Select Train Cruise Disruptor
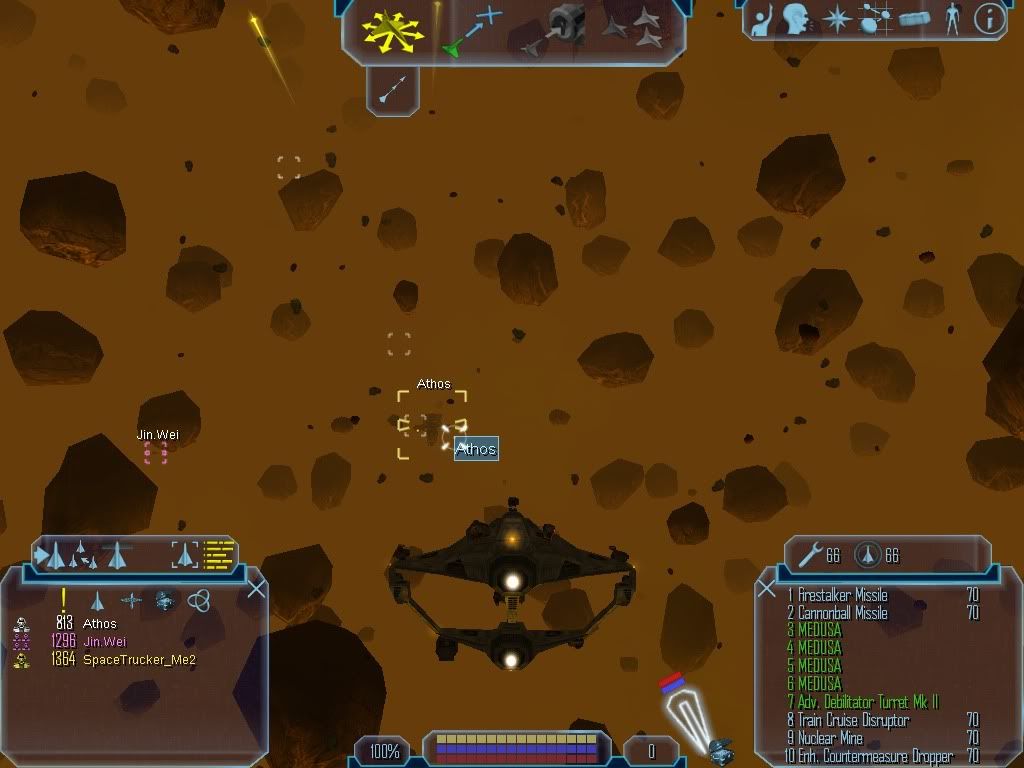This screenshot has height=768, width=1024. [853, 721]
